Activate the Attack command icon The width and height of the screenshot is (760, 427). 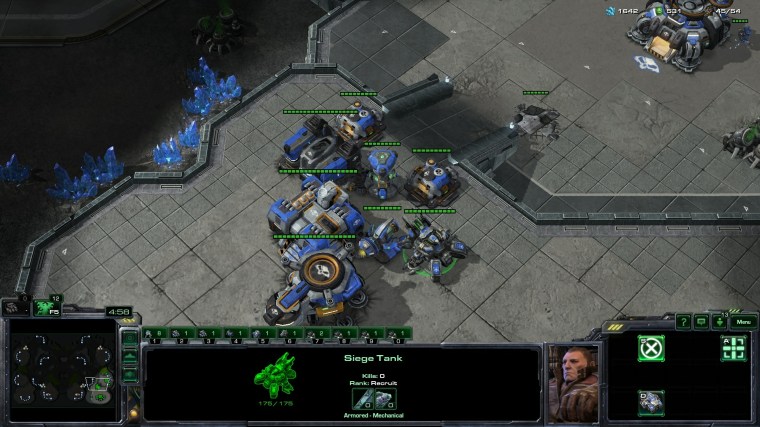click(733, 348)
